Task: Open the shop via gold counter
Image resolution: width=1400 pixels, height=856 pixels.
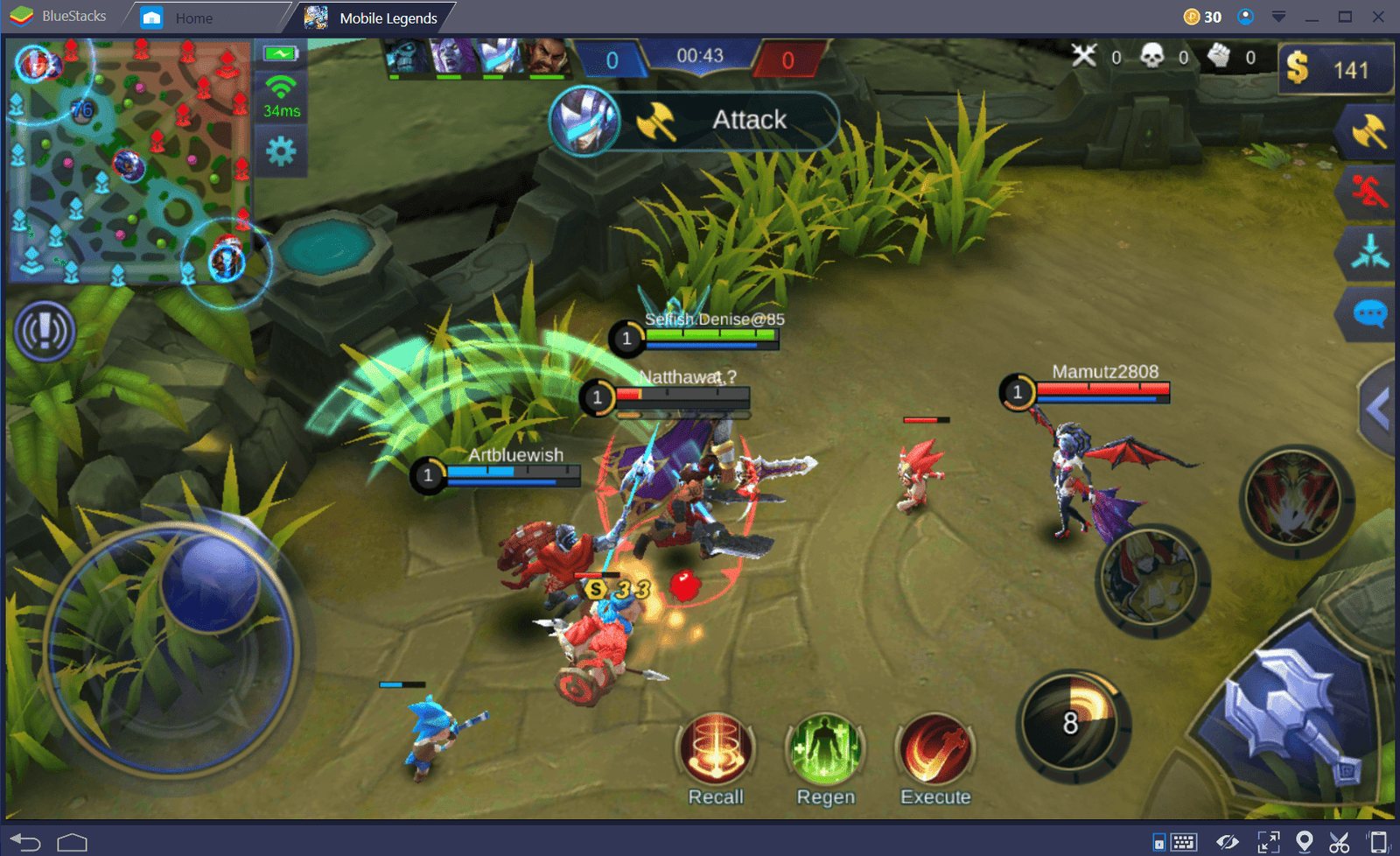Action: click(1333, 69)
